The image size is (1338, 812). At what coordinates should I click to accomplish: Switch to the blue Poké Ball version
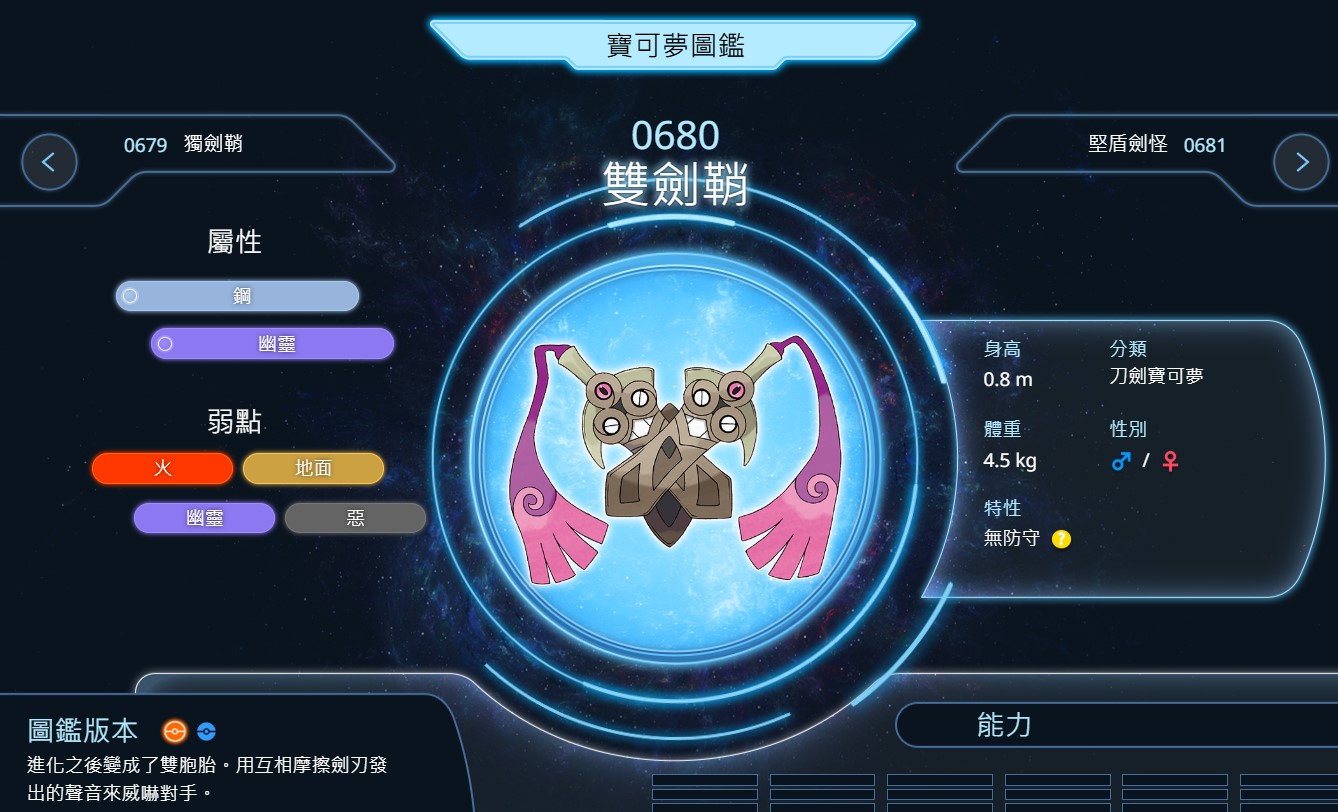coord(206,731)
